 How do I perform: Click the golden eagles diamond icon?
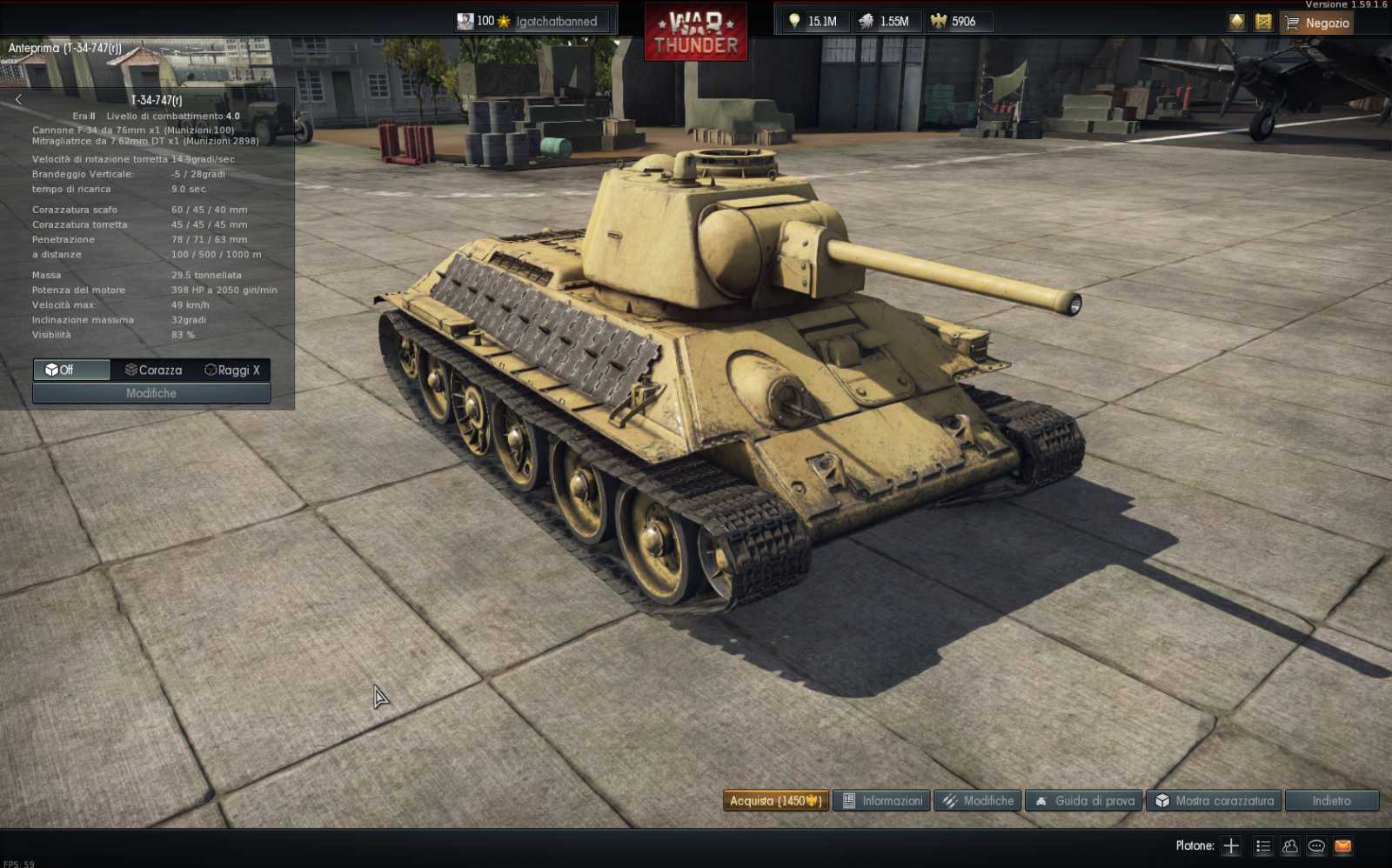click(x=1235, y=22)
